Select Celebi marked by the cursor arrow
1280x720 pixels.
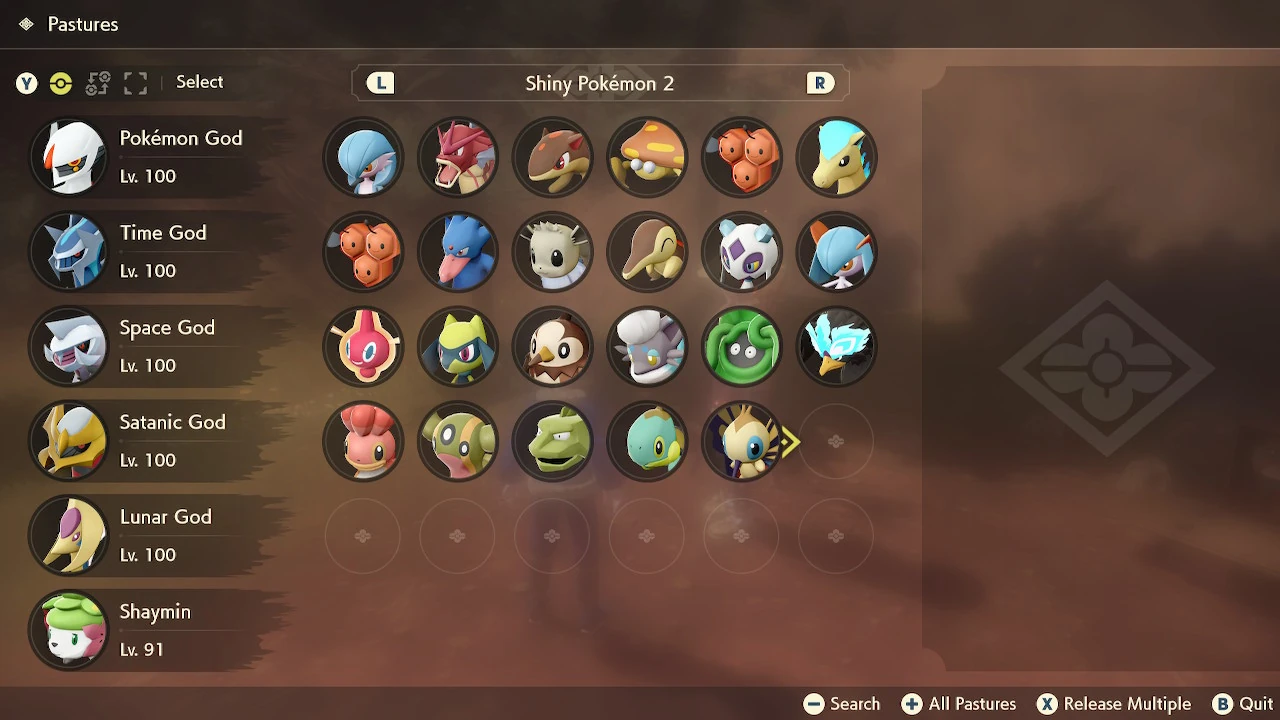741,441
